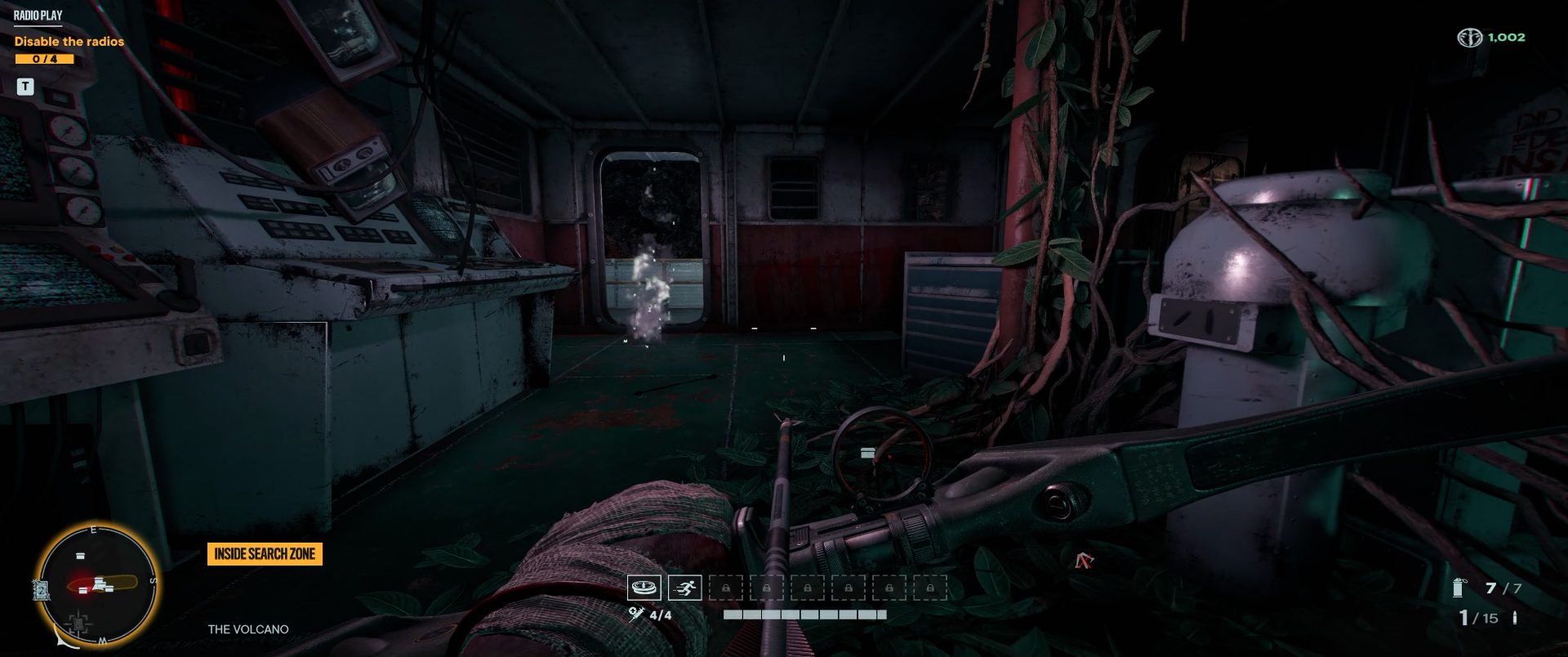This screenshot has height=657, width=1568.
Task: Click the currency icon beside 1,002
Action: click(x=1469, y=38)
